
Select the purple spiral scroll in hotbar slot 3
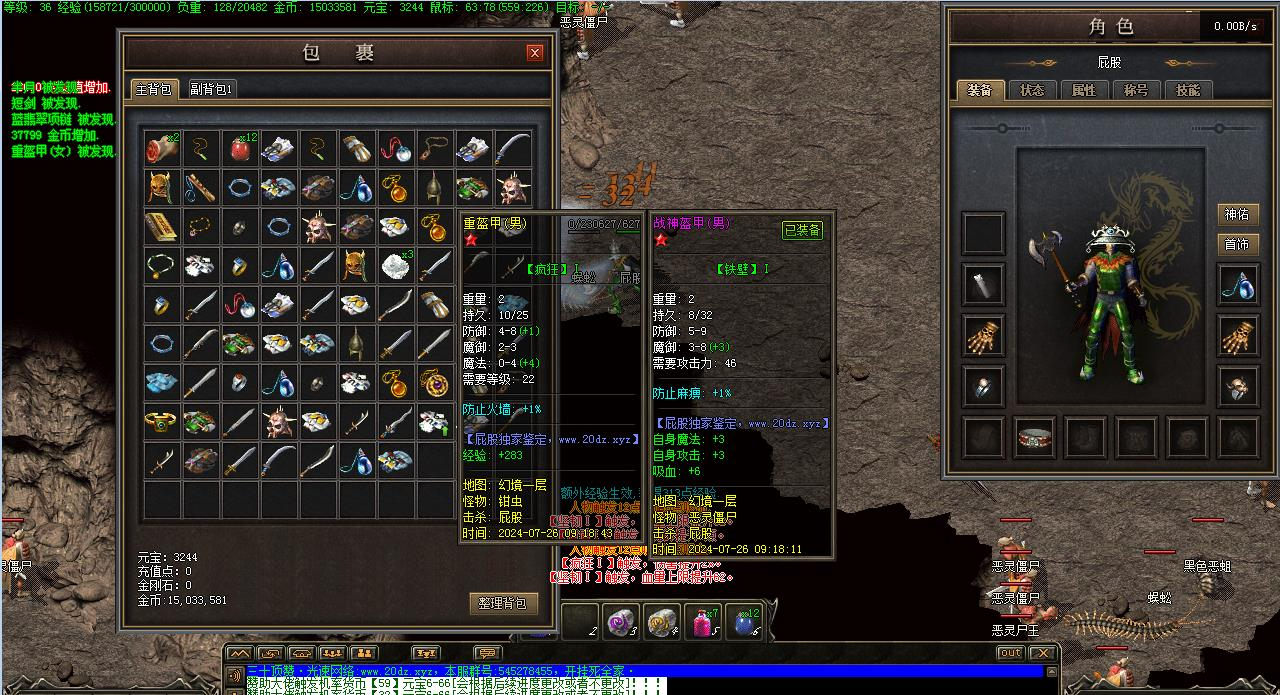click(621, 622)
